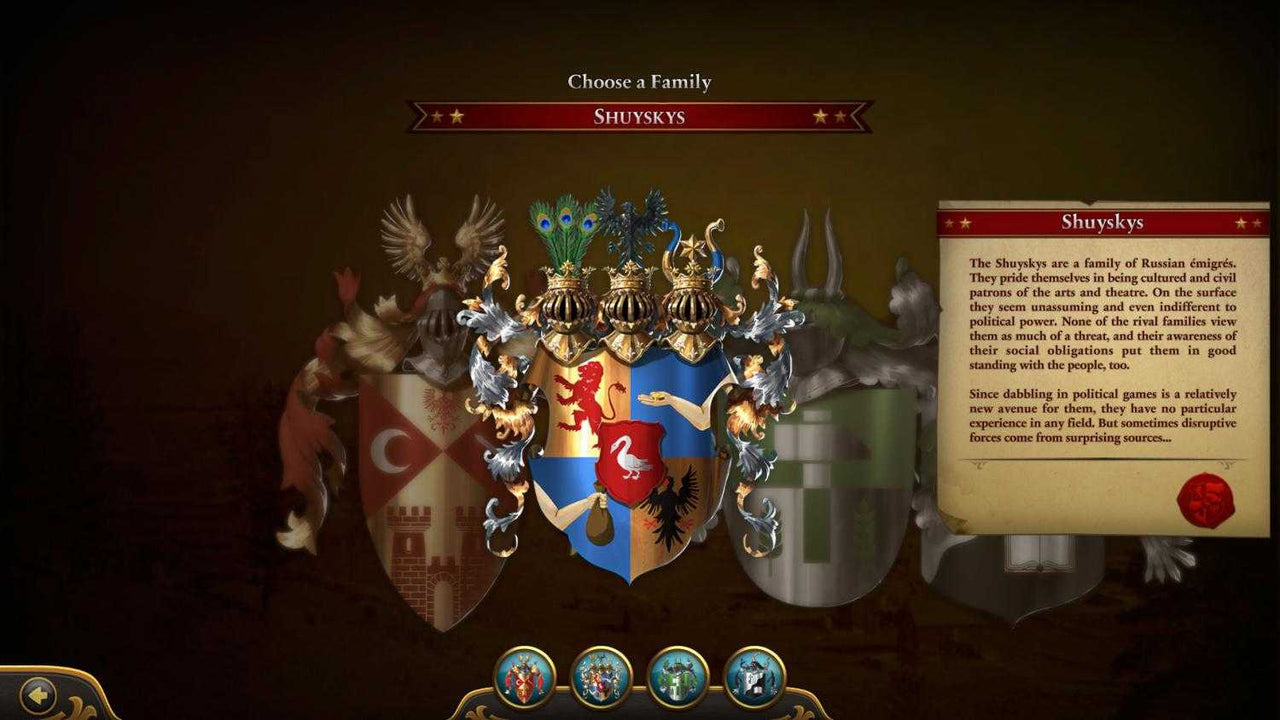This screenshot has width=1280, height=720.
Task: Click the Shuyskys name banner
Action: point(639,118)
